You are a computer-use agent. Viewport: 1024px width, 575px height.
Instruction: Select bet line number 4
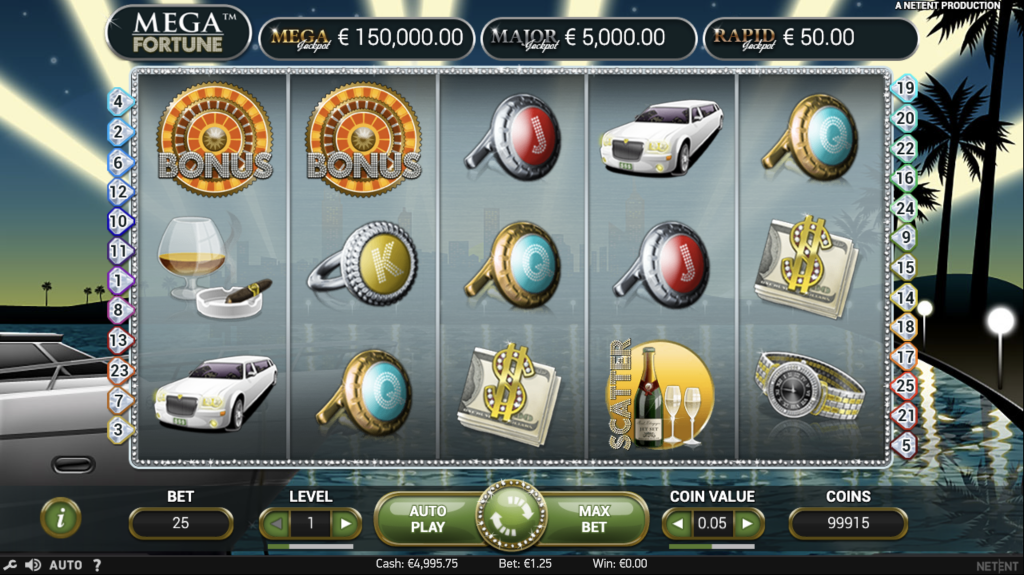[x=118, y=101]
